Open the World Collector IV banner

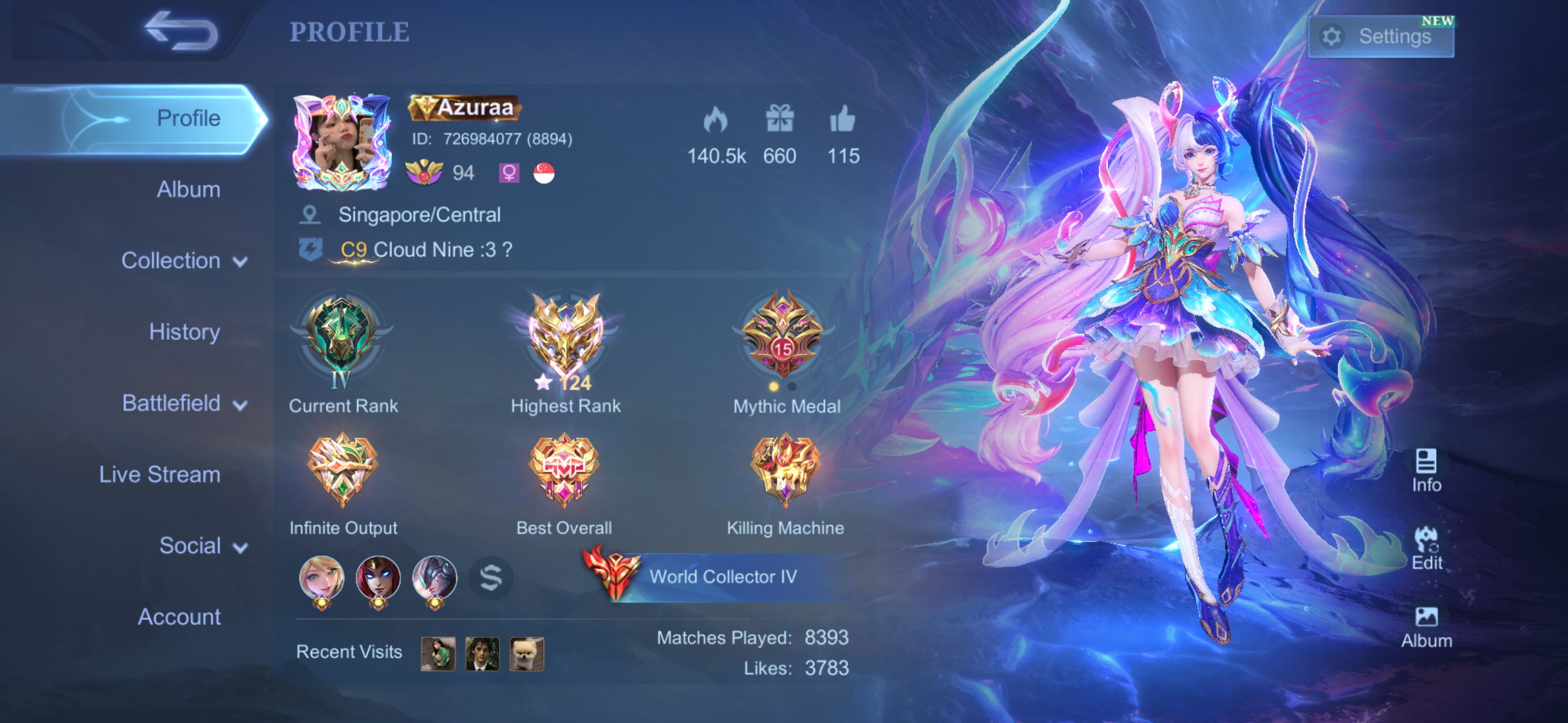pyautogui.click(x=721, y=576)
